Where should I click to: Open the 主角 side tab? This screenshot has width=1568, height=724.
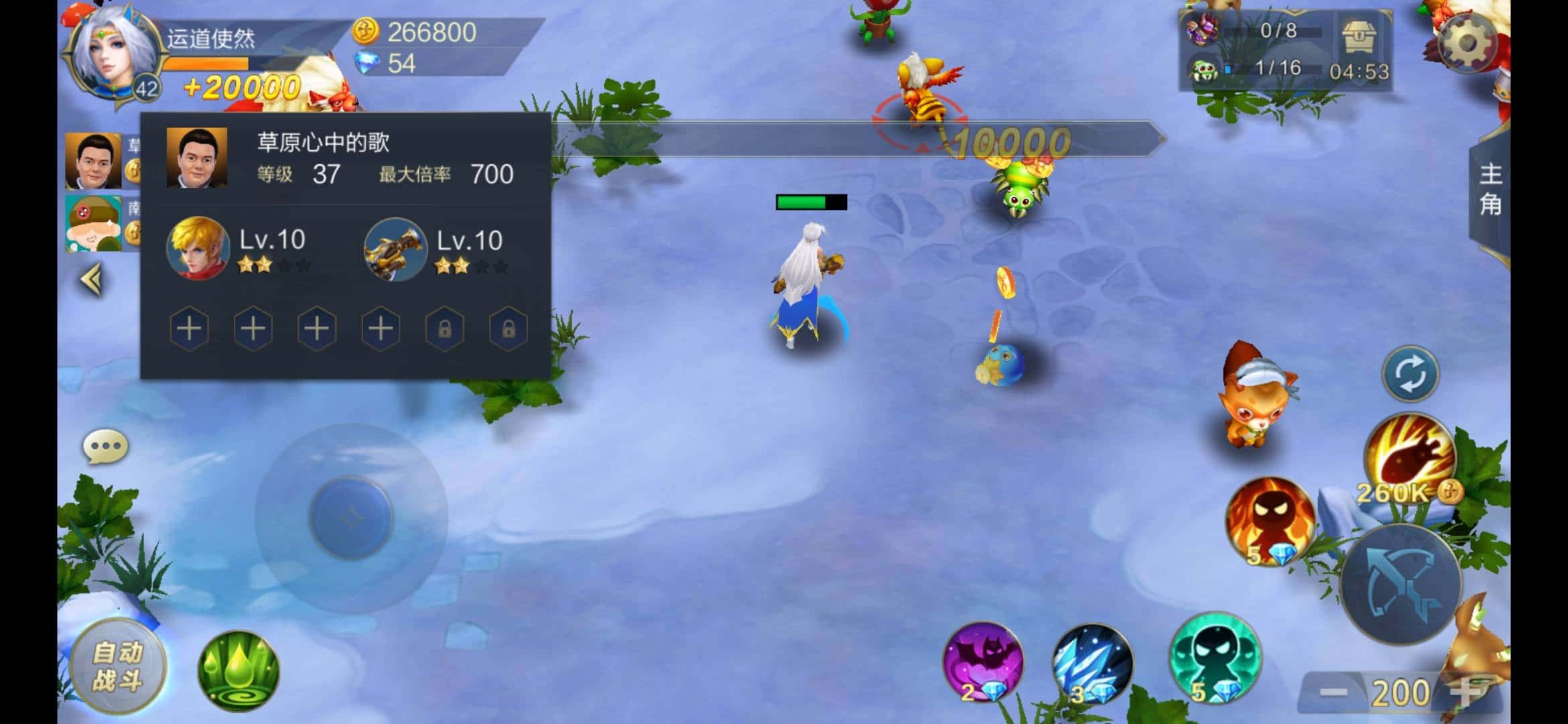(1490, 189)
